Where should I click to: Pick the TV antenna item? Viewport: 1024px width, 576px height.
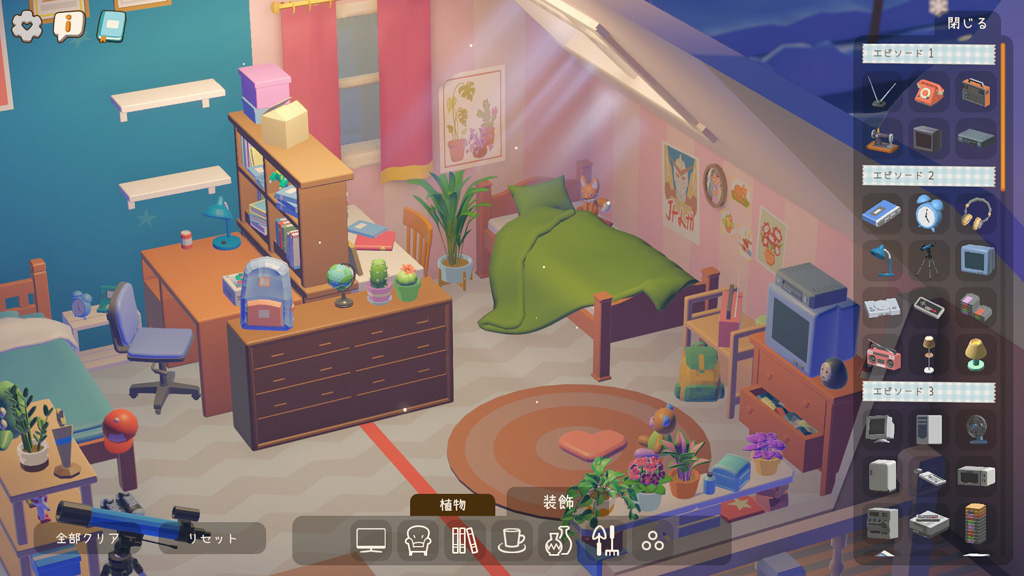tap(882, 93)
